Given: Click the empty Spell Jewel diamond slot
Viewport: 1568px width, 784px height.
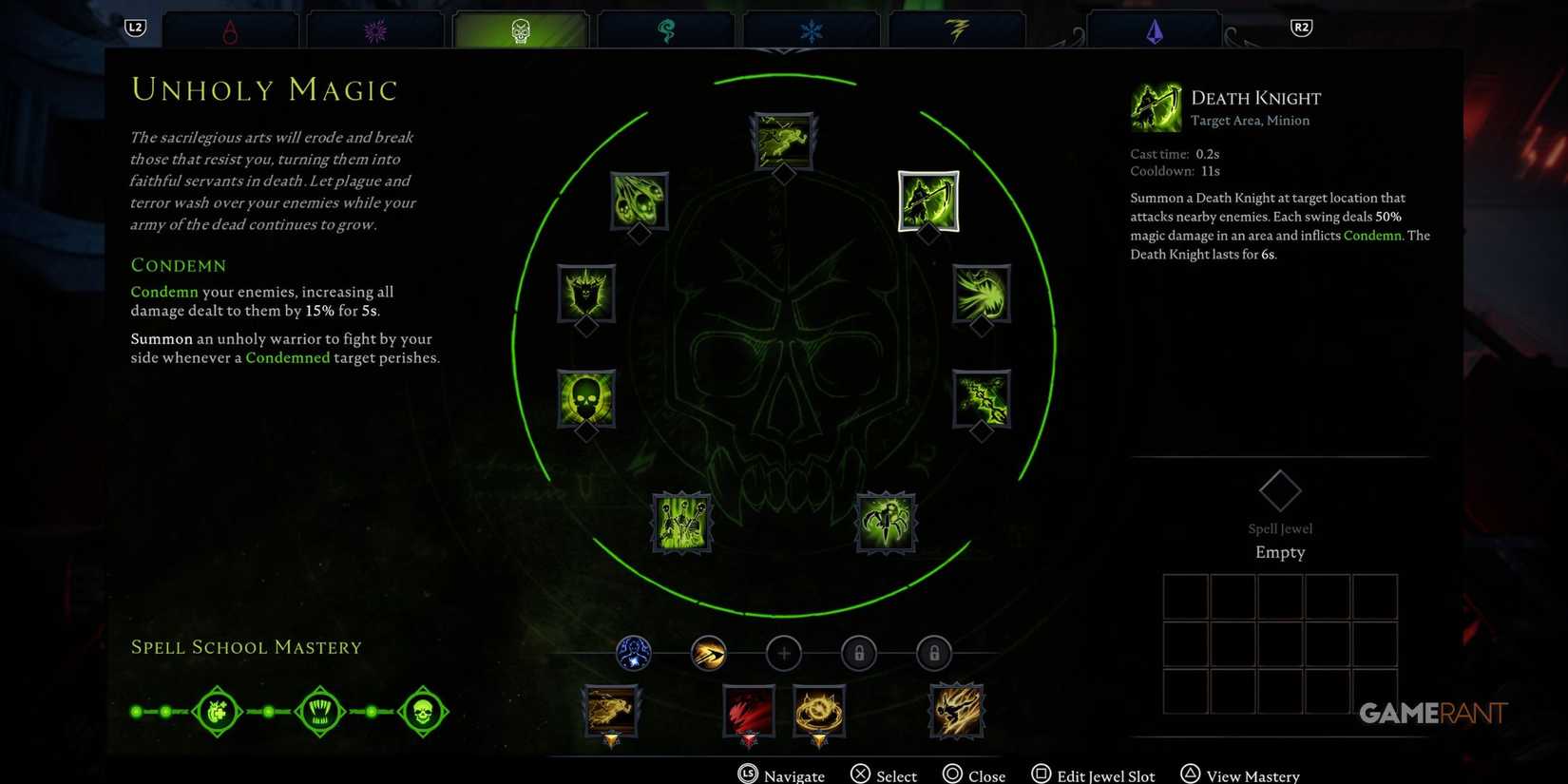Looking at the screenshot, I should (1279, 489).
